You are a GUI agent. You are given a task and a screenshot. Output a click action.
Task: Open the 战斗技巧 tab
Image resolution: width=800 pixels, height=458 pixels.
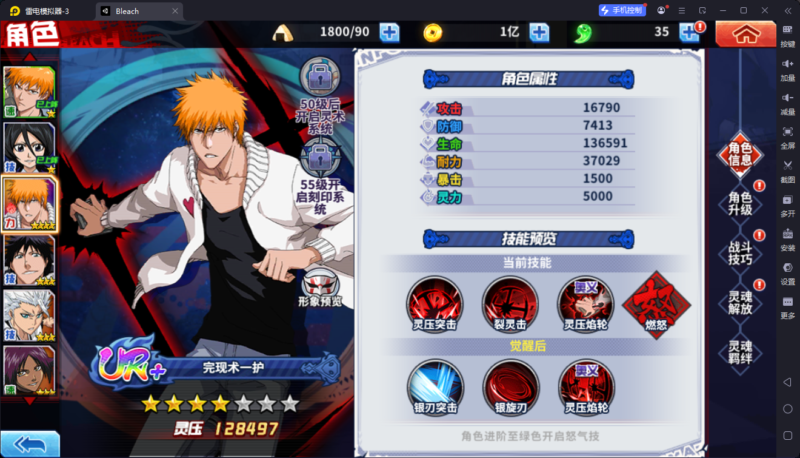pyautogui.click(x=740, y=251)
